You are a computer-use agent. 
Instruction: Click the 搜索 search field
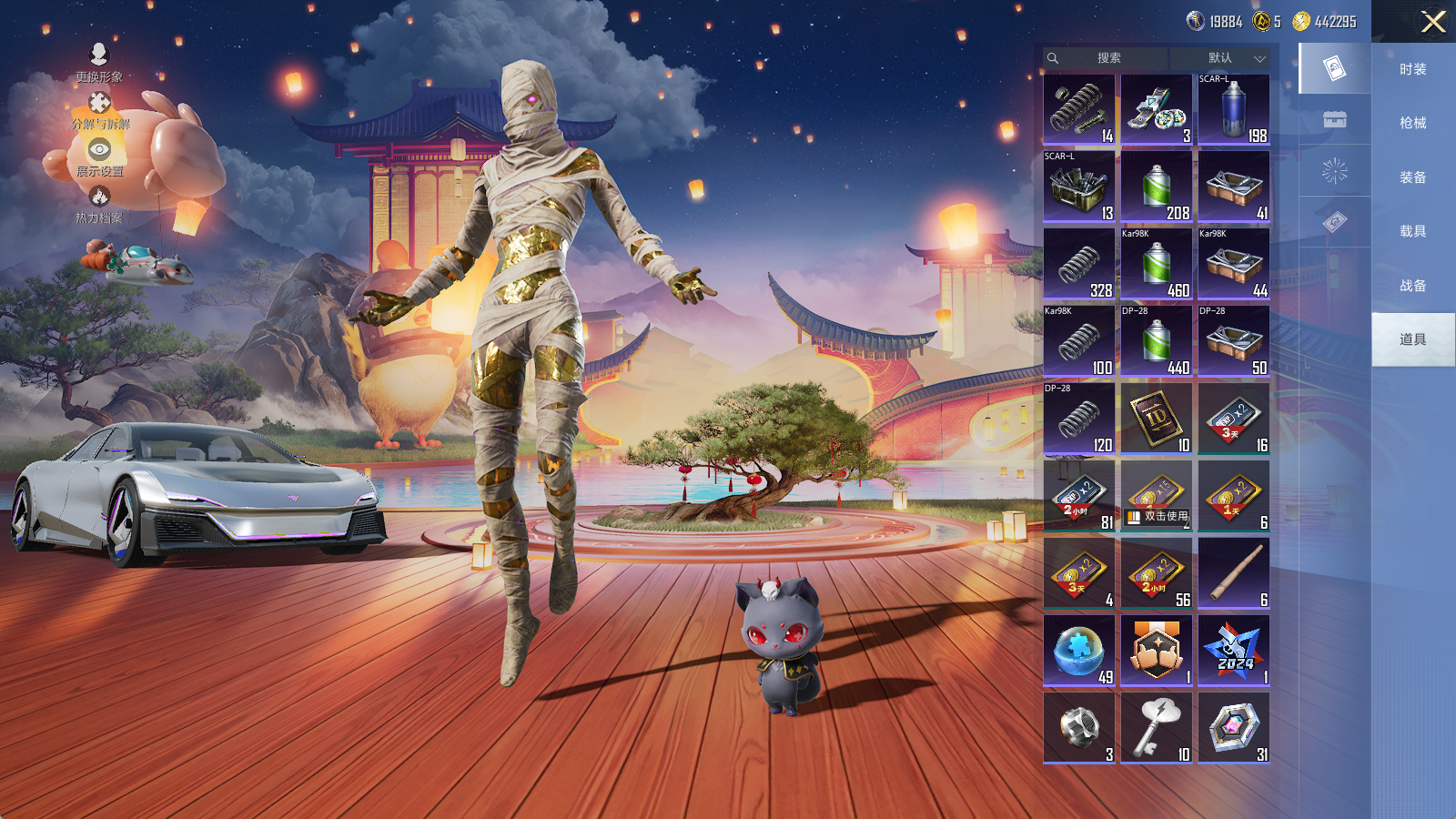click(1107, 58)
